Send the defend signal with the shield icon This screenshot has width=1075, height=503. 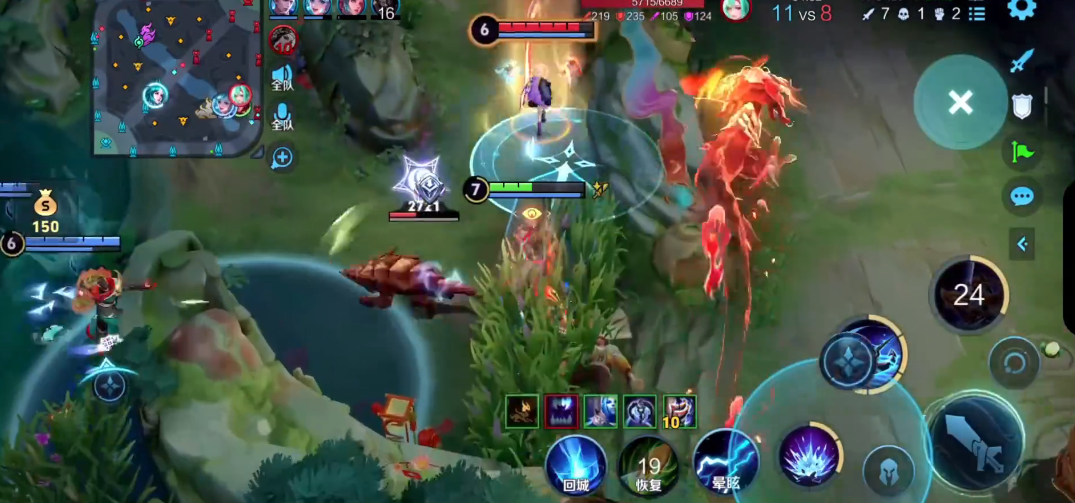coord(1021,106)
